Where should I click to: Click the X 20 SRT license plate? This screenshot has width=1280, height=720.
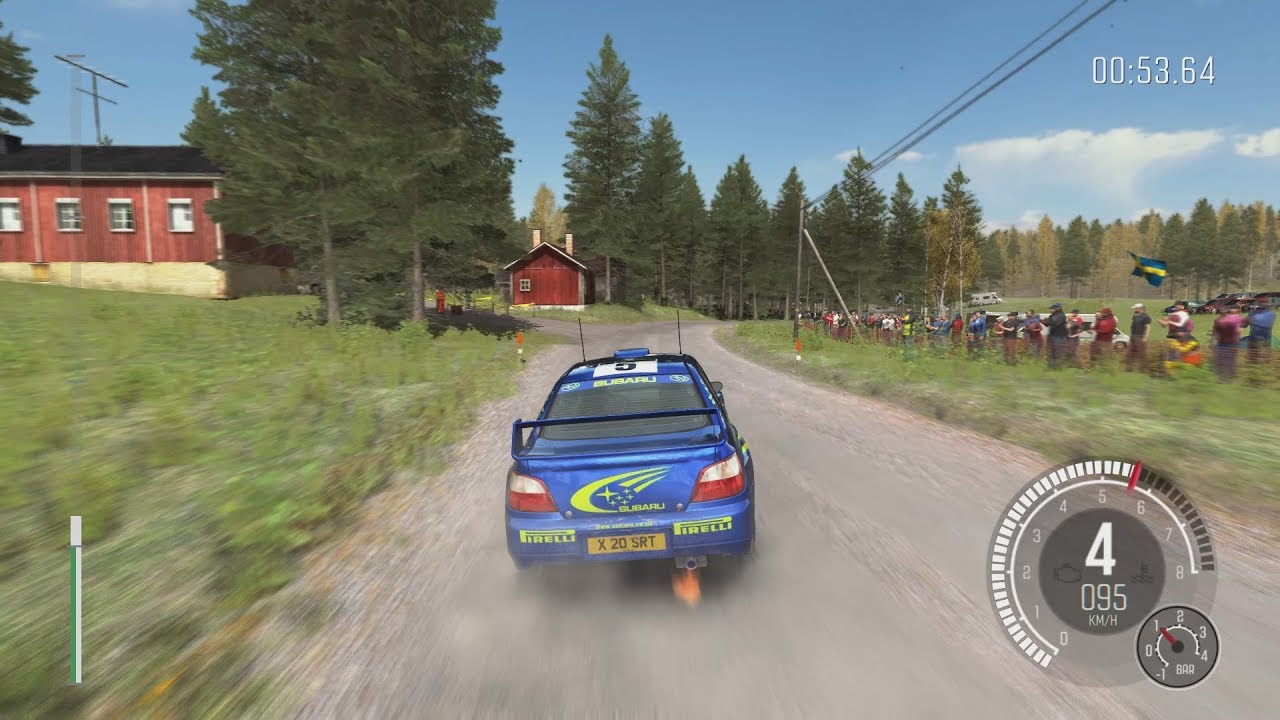pos(626,544)
